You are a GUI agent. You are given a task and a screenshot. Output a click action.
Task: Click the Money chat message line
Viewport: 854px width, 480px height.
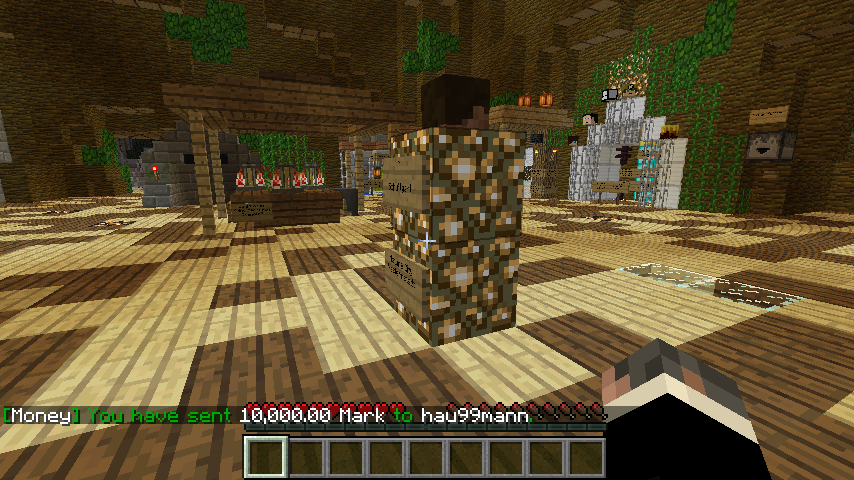(x=265, y=415)
